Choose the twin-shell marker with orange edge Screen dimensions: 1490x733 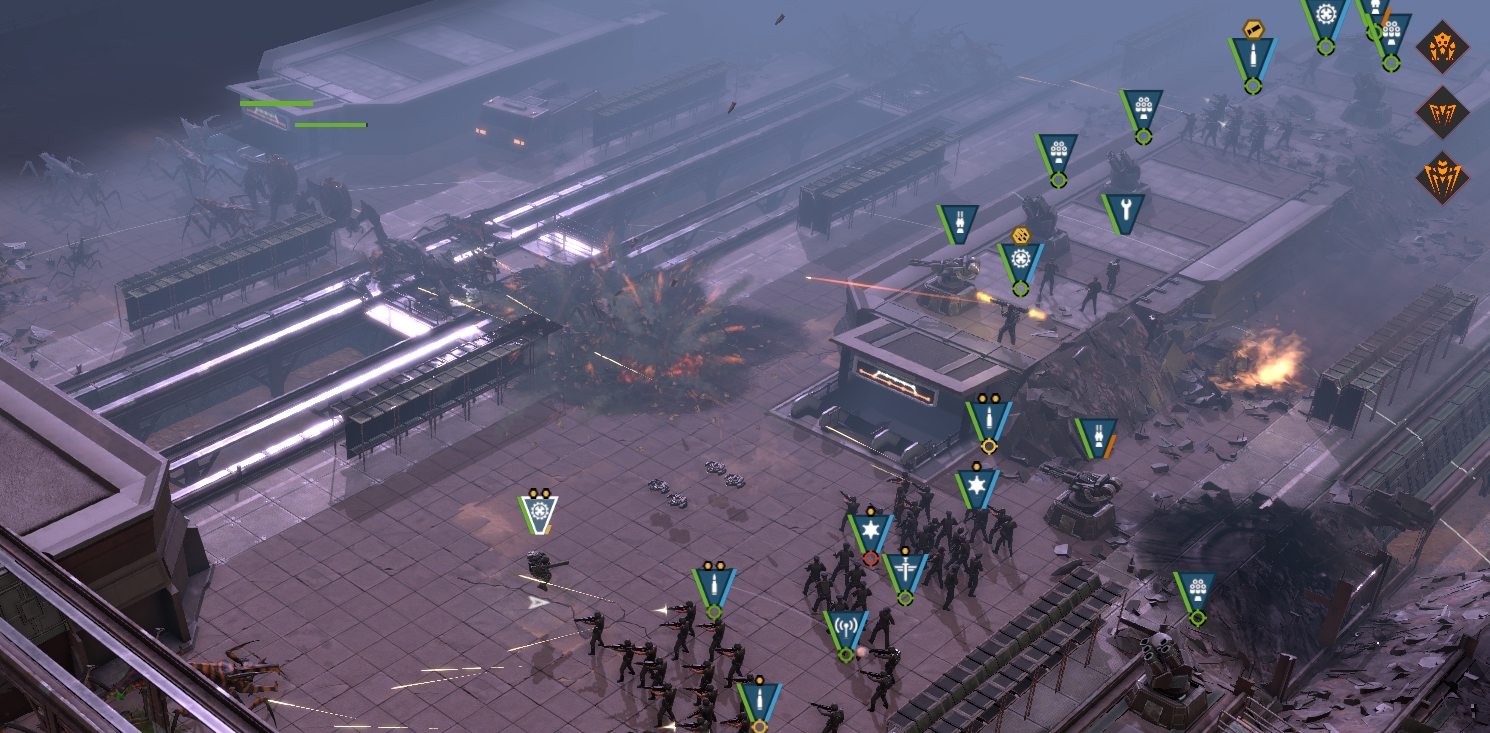point(1096,436)
